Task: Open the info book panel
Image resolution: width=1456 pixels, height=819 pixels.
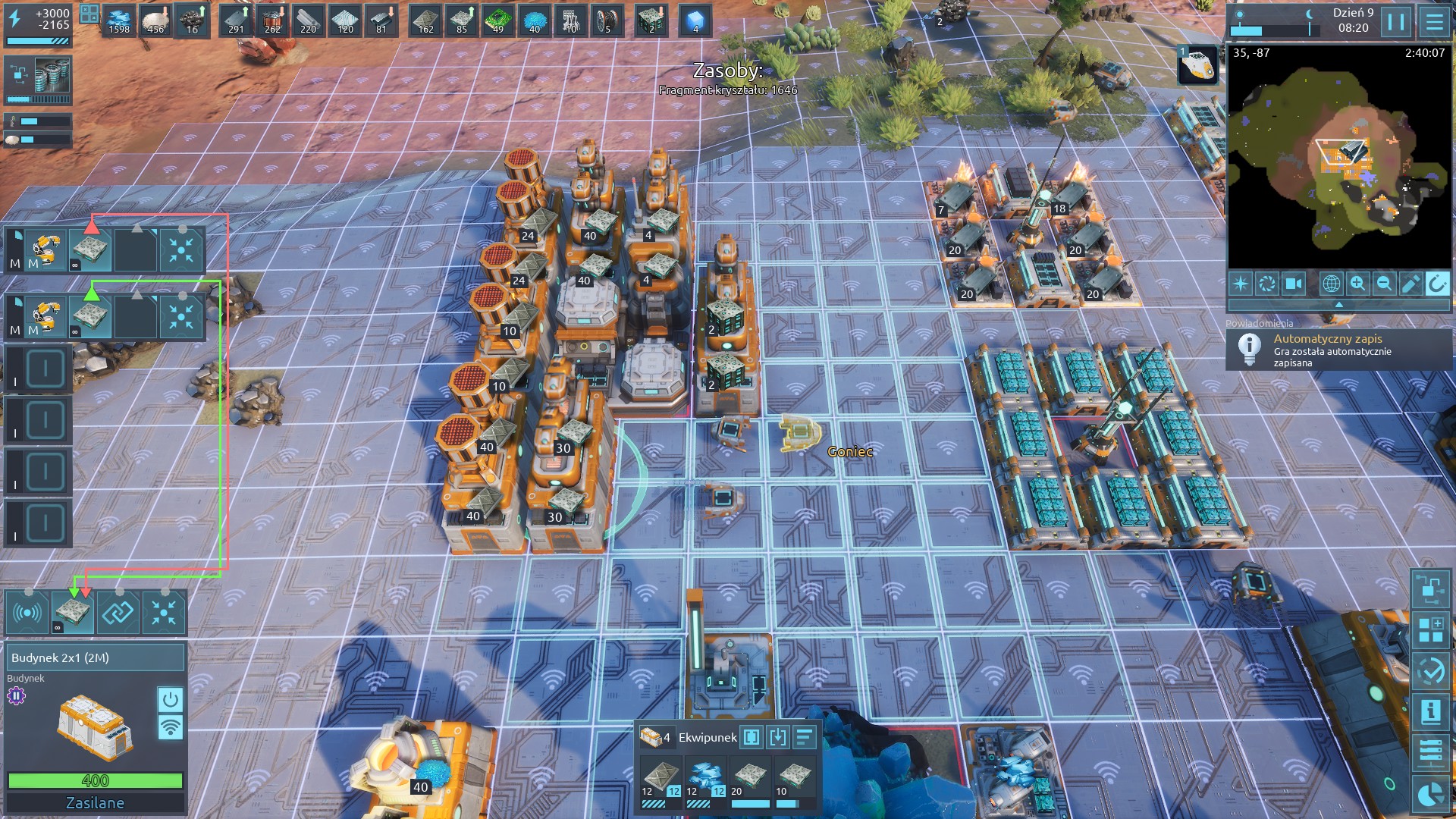Action: click(1430, 712)
